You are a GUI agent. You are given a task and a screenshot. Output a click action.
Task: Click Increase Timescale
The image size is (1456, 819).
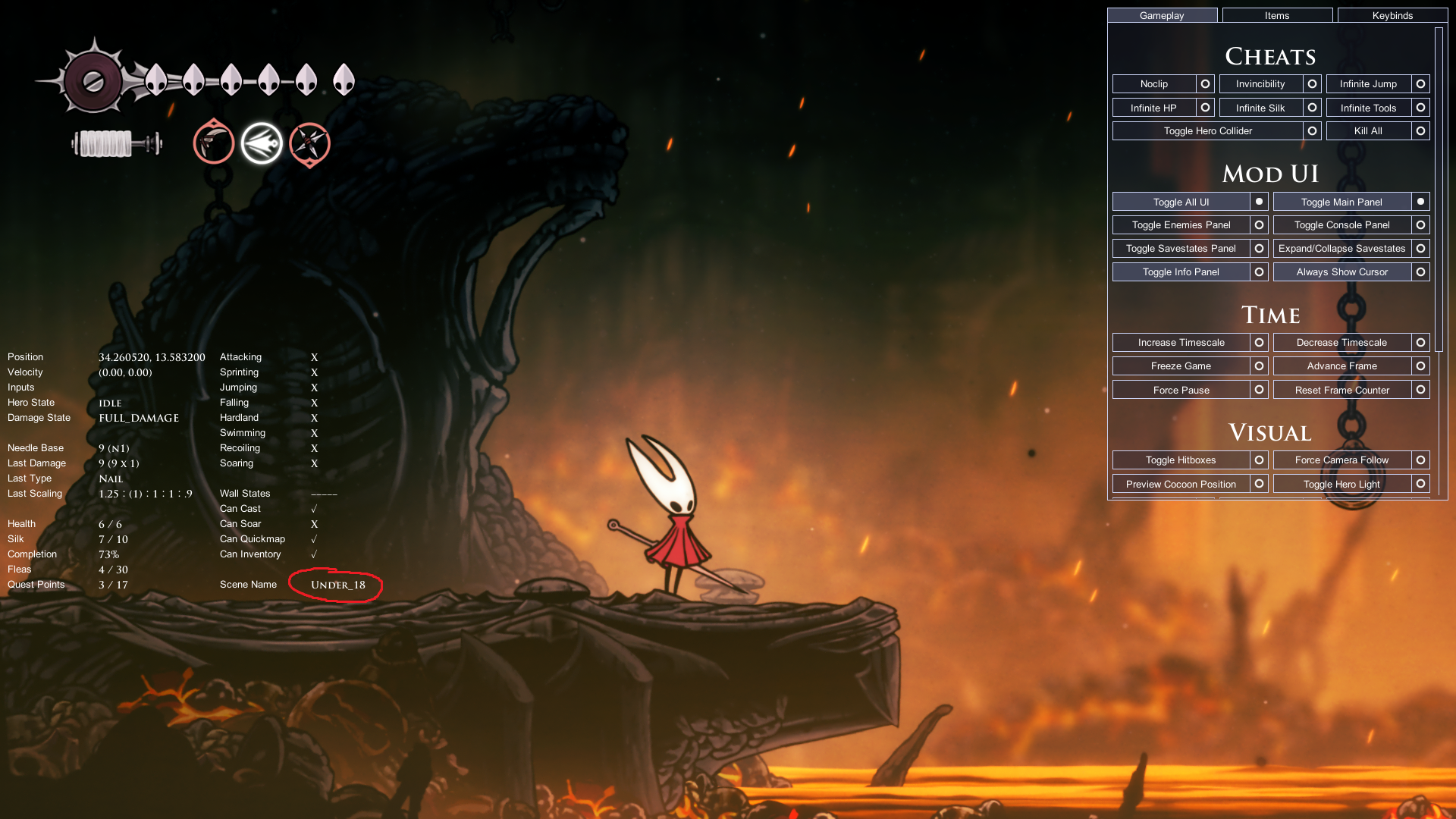click(x=1181, y=343)
